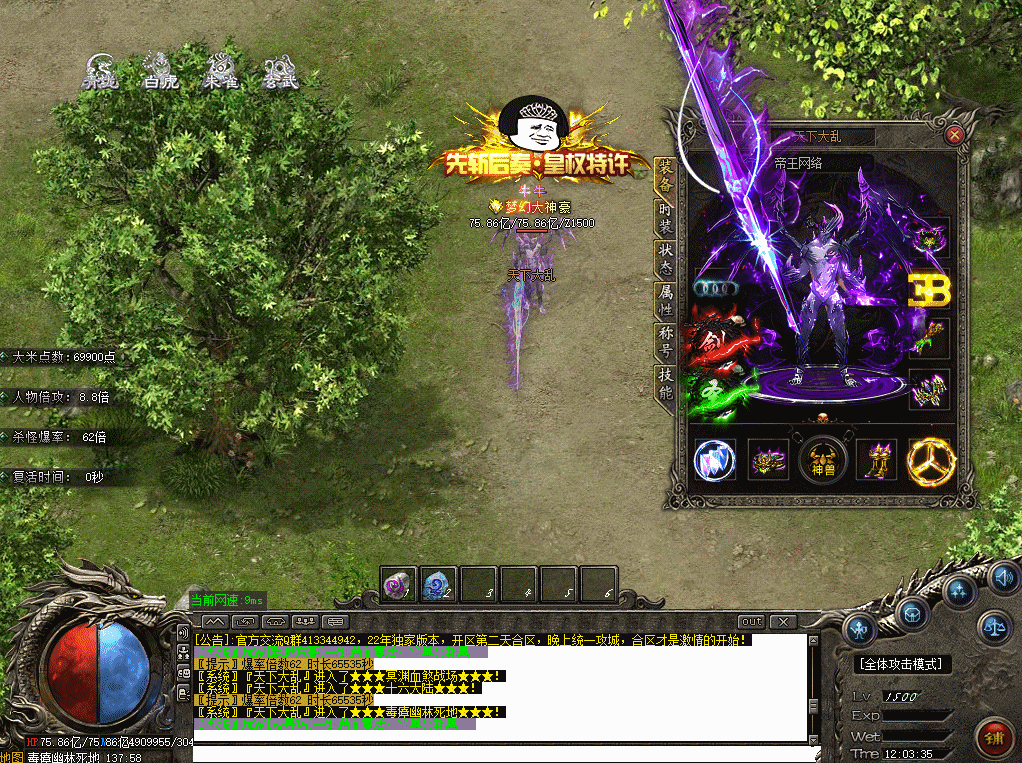Click the chat window 'out' button
Viewport: 1022px width, 763px height.
tap(752, 622)
